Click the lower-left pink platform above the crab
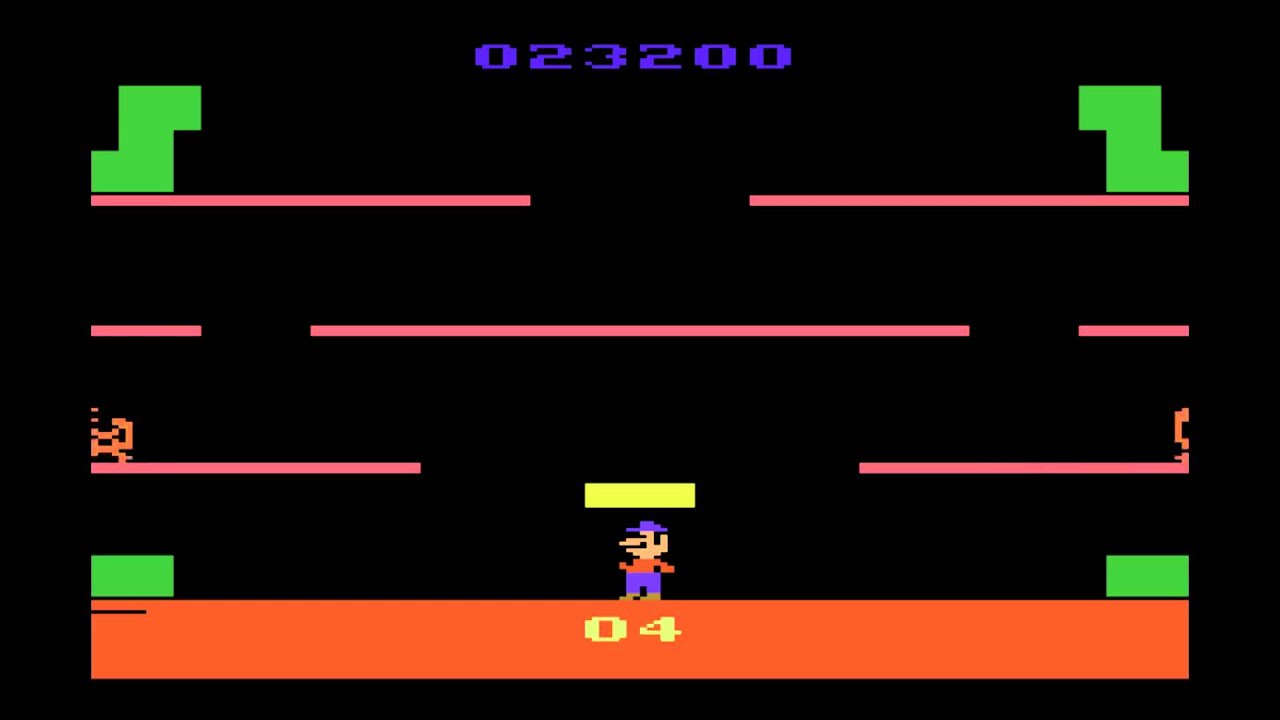 point(255,468)
